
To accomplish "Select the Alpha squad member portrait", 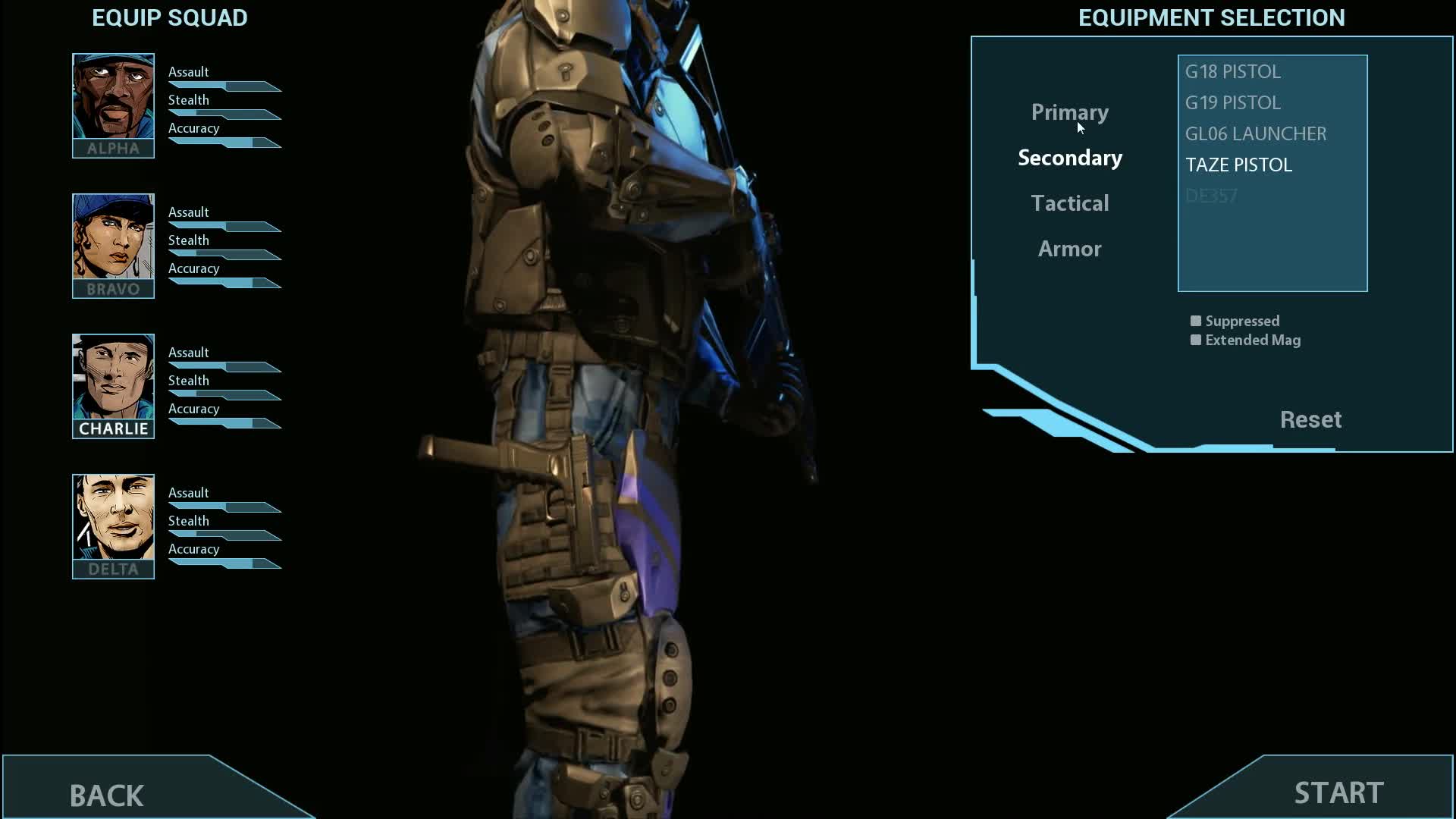I will tap(113, 105).
